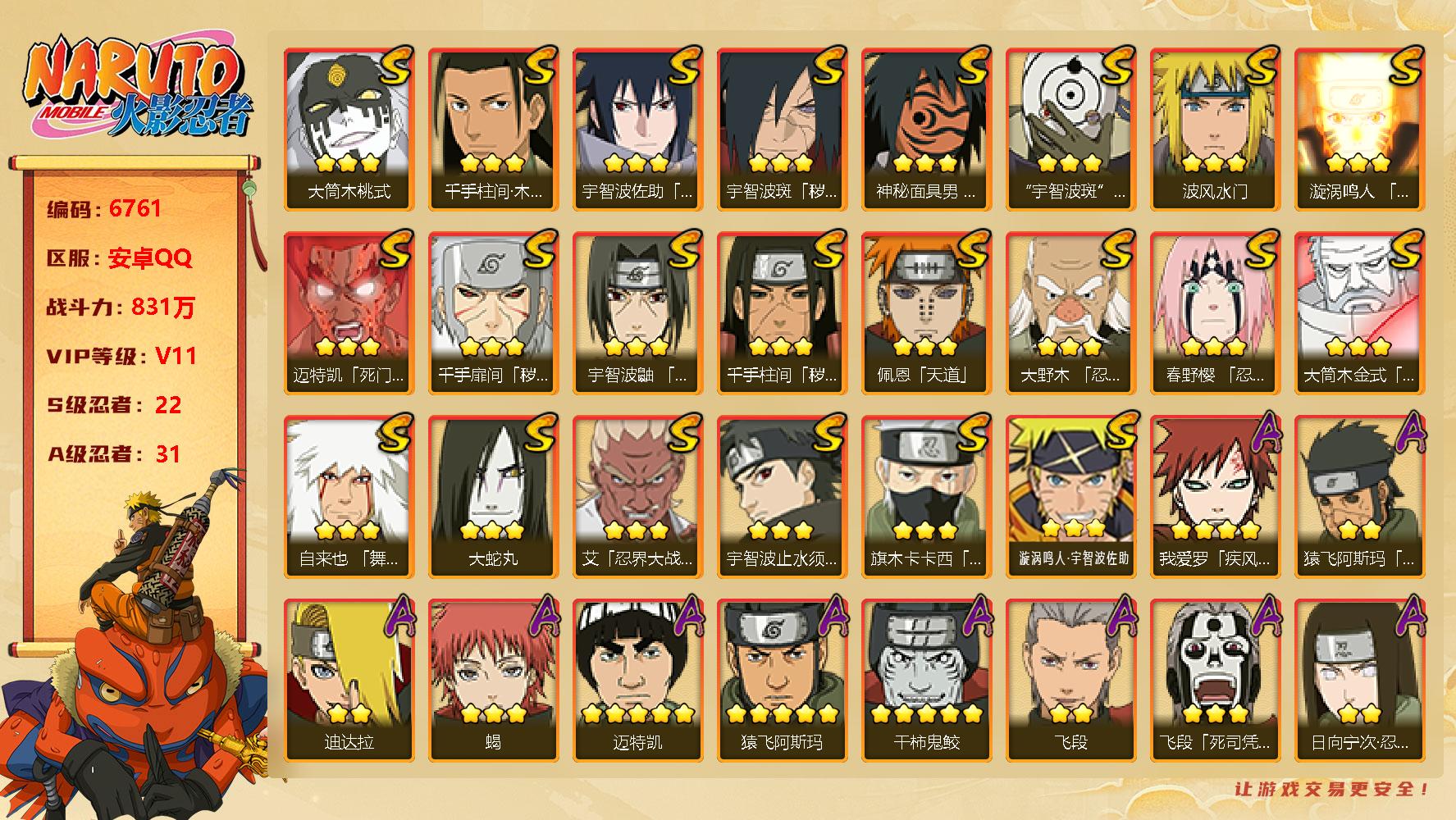This screenshot has height=820, width=1456.
Task: Pick the 千手扉间 ninja card
Action: pos(493,312)
